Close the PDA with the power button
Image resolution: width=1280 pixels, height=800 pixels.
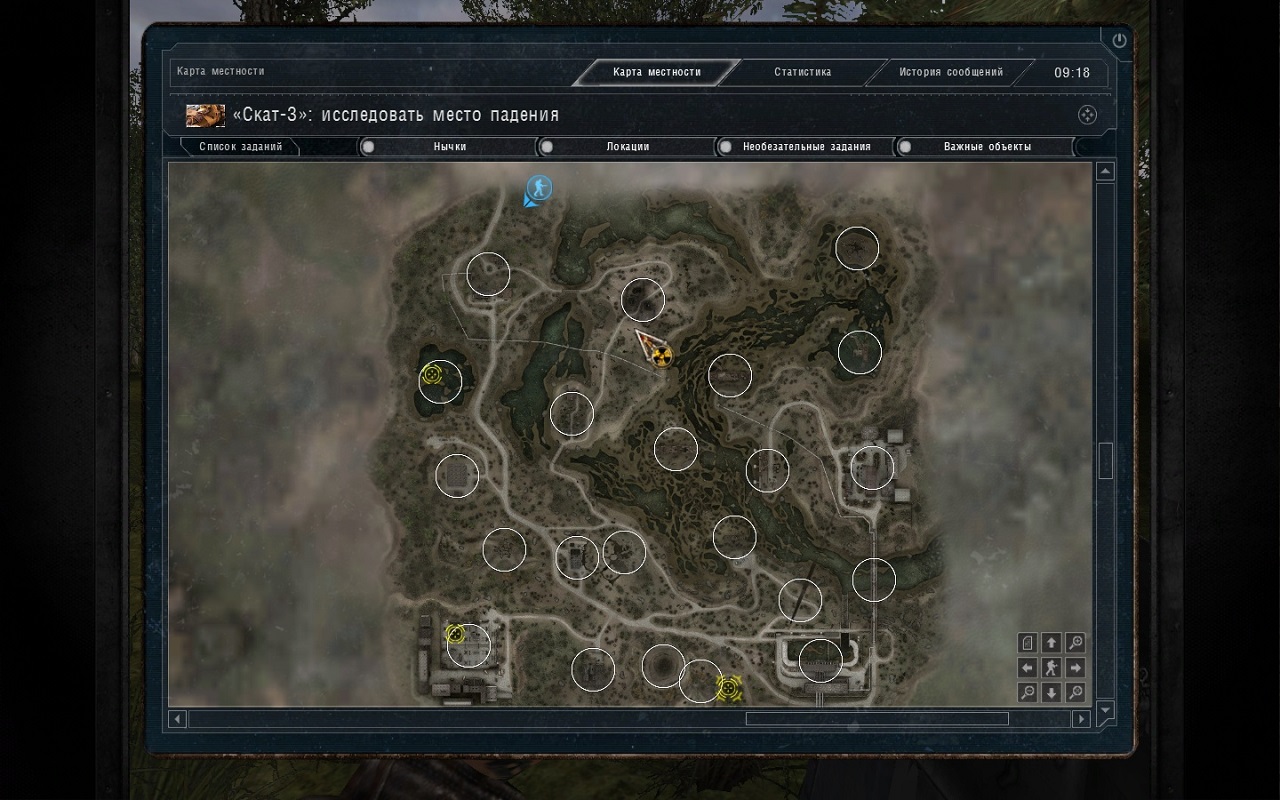pyautogui.click(x=1119, y=41)
